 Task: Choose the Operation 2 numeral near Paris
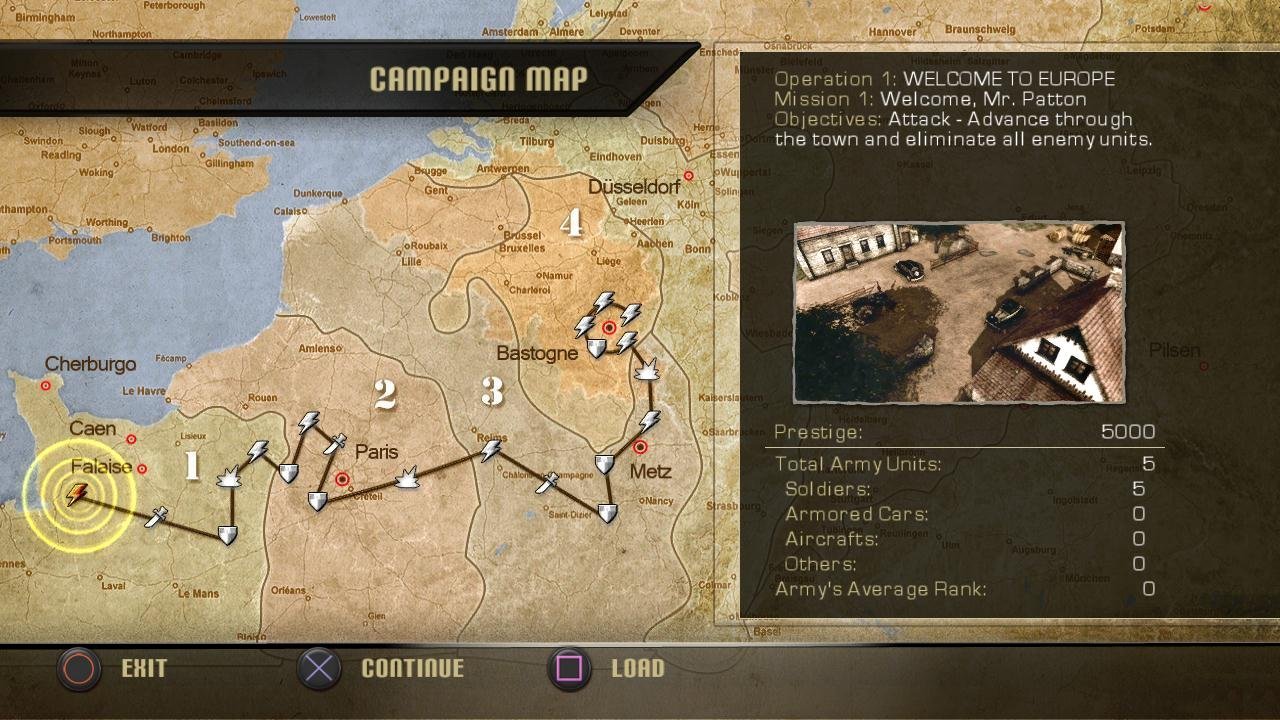385,395
